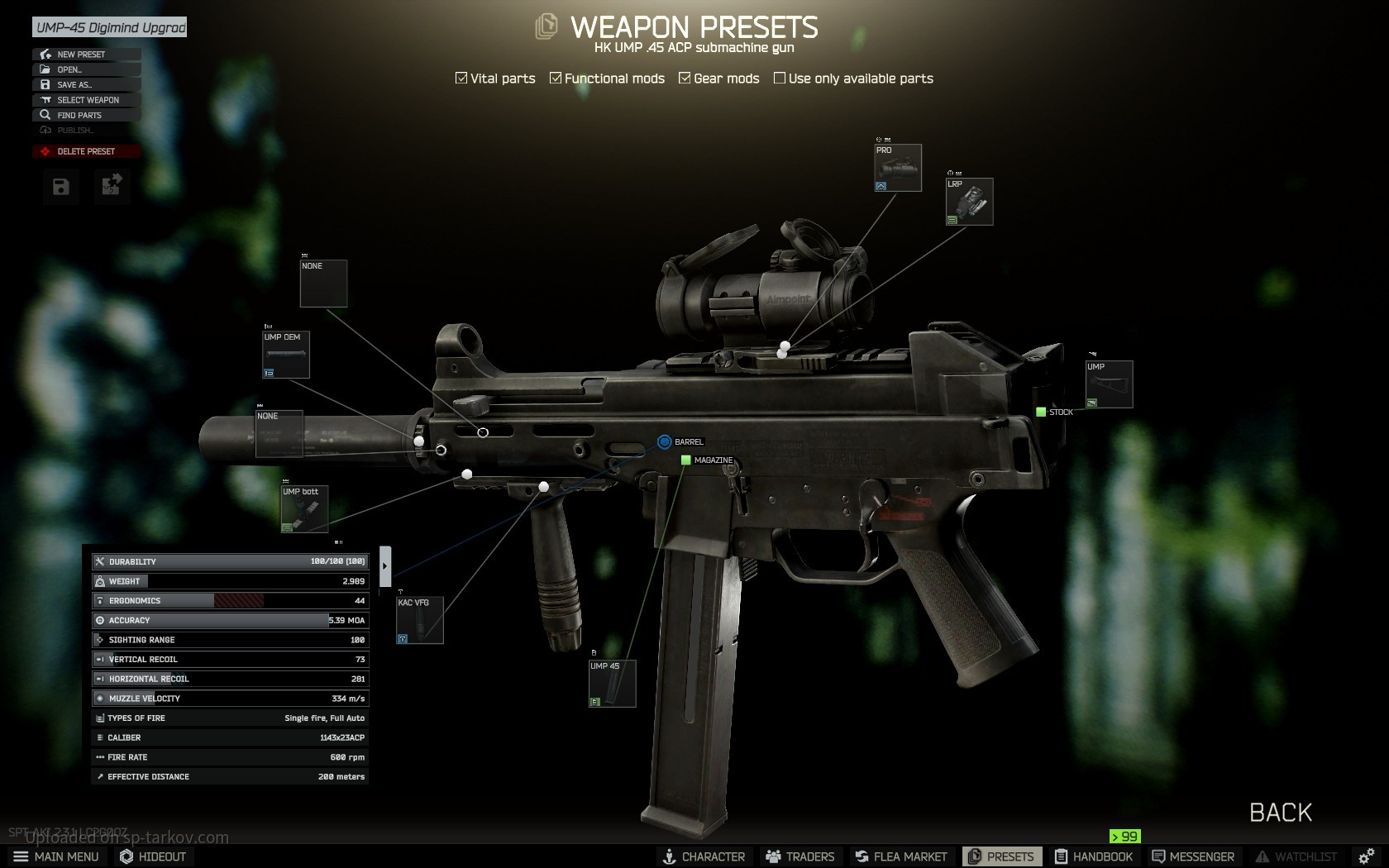1389x868 pixels.
Task: Open an existing preset
Action: click(x=69, y=69)
